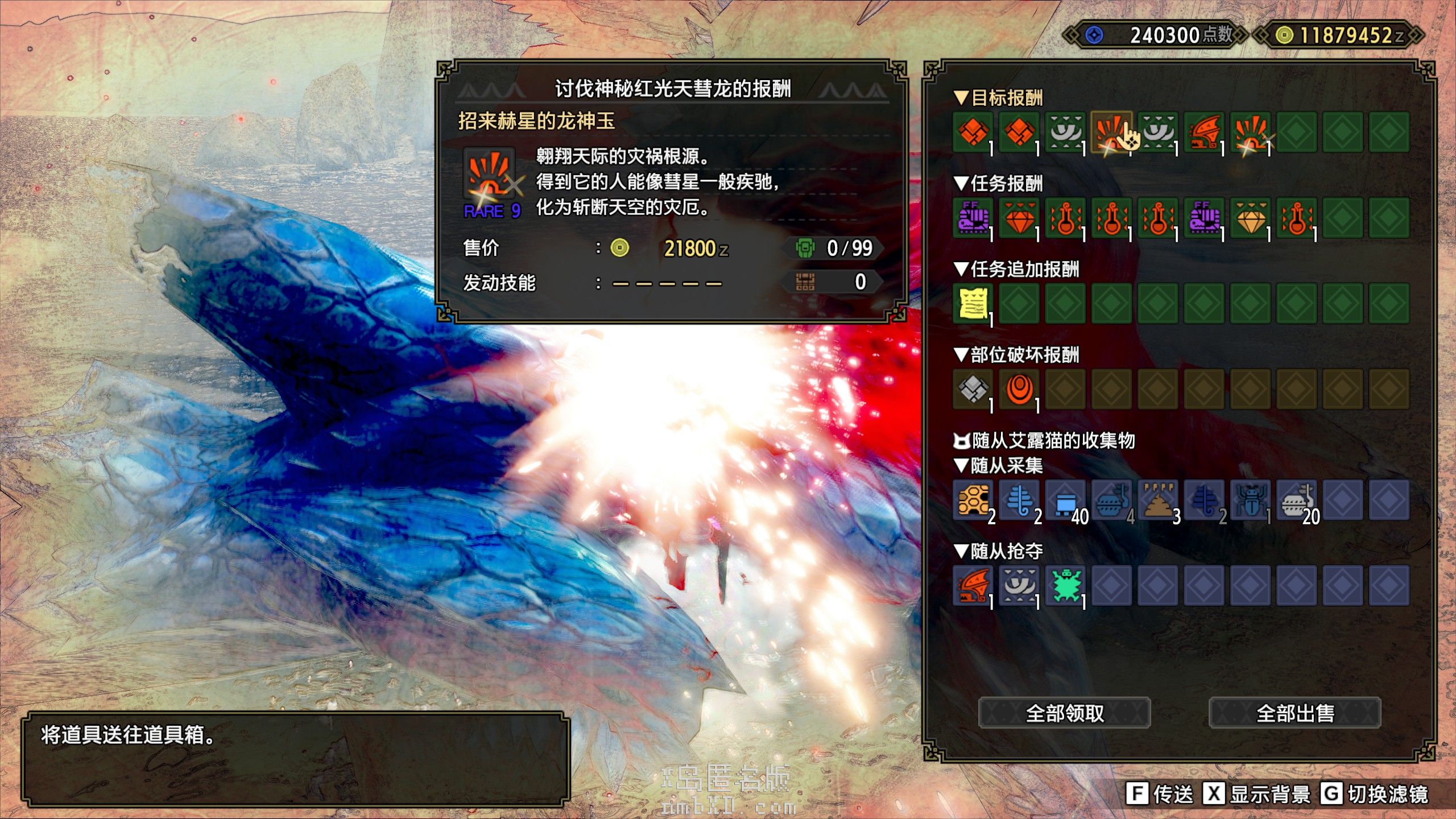Select the honeycomb item in 随从采集
Screen dimensions: 1456x819
point(973,500)
